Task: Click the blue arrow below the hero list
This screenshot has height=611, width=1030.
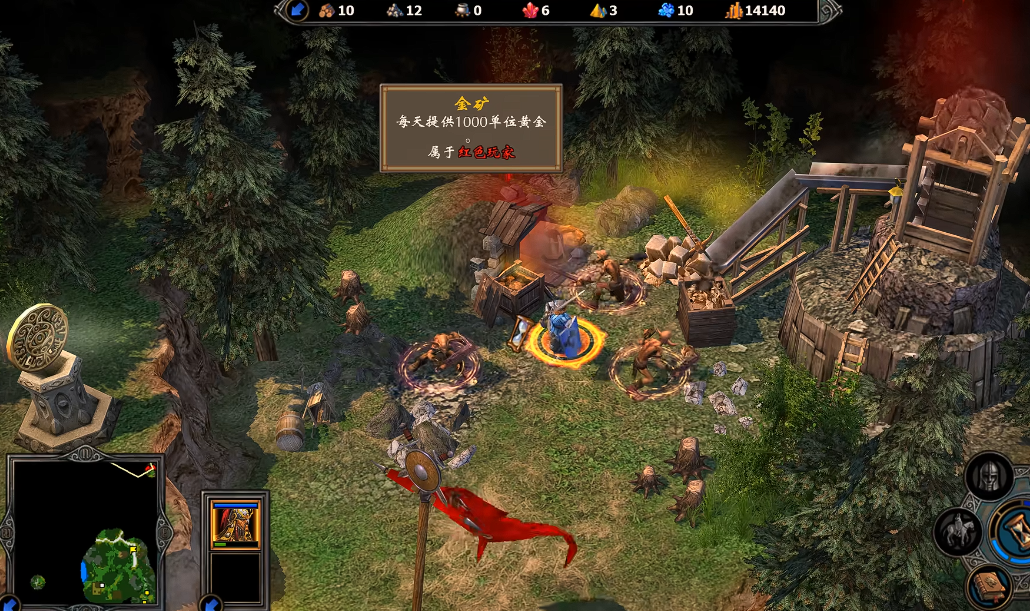Action: pos(211,603)
